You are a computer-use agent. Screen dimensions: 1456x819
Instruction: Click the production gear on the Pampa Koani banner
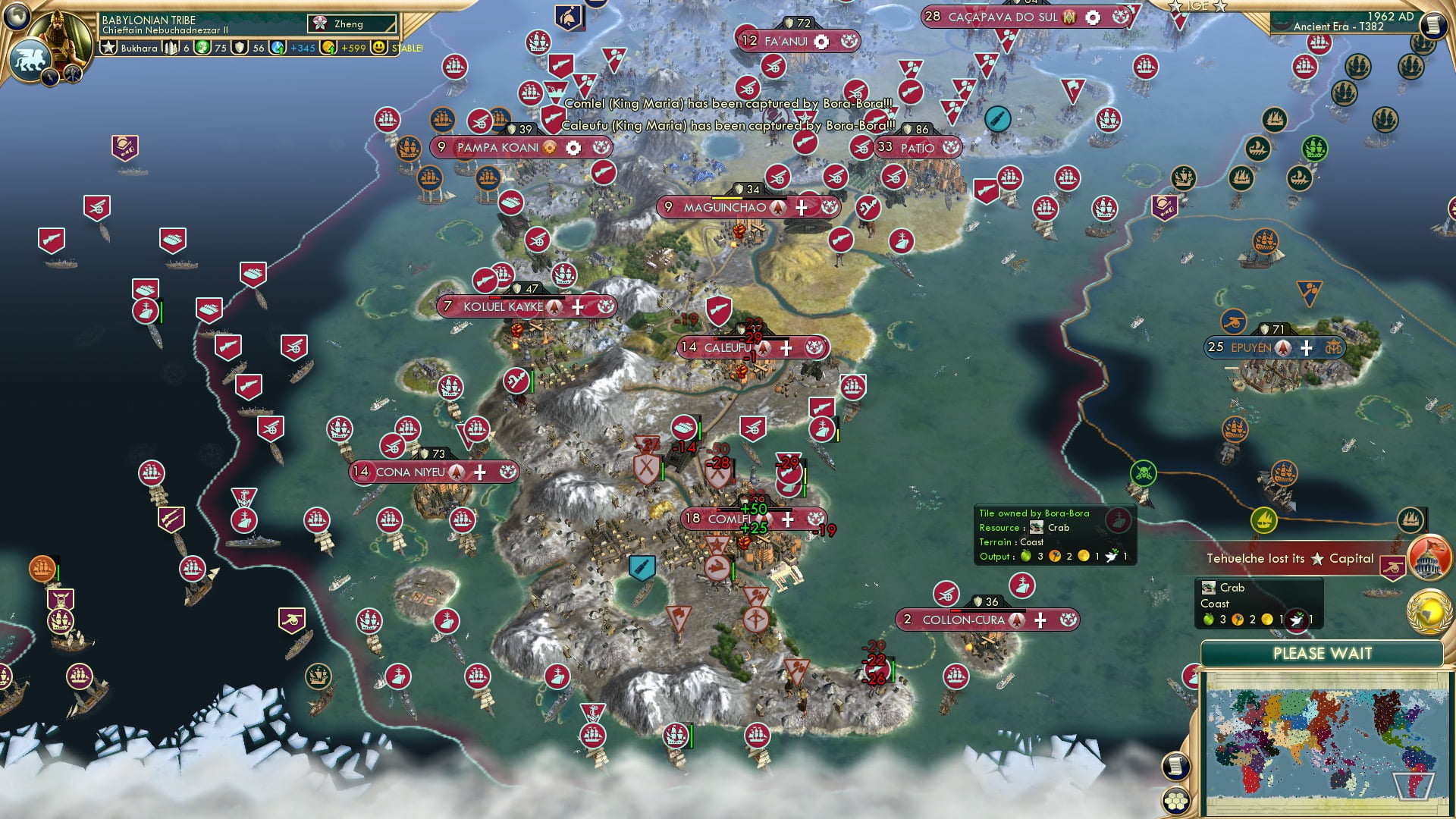(573, 148)
